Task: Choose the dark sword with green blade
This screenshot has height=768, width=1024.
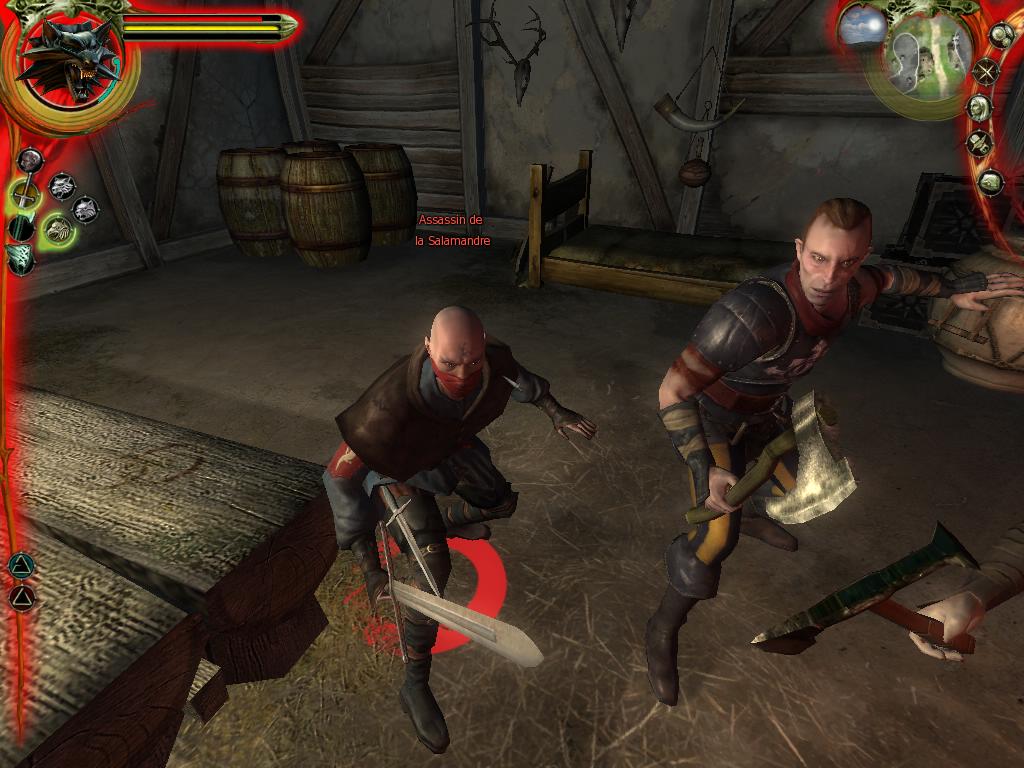Action: tap(21, 228)
